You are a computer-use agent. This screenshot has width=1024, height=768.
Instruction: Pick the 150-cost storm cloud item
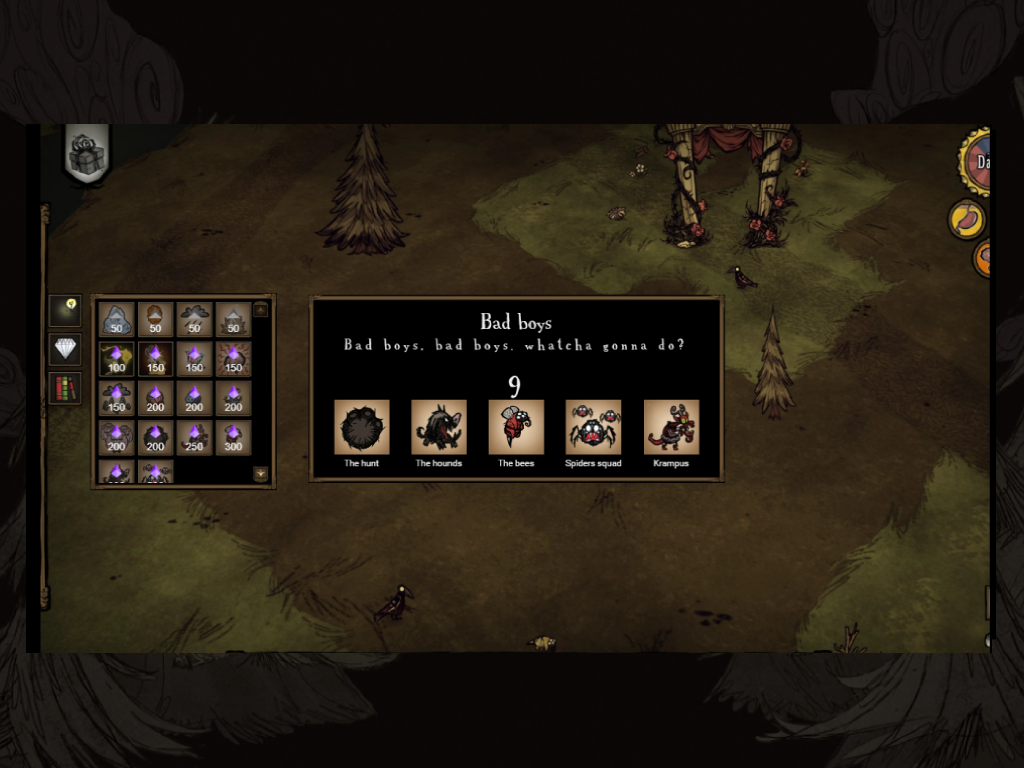pos(116,398)
